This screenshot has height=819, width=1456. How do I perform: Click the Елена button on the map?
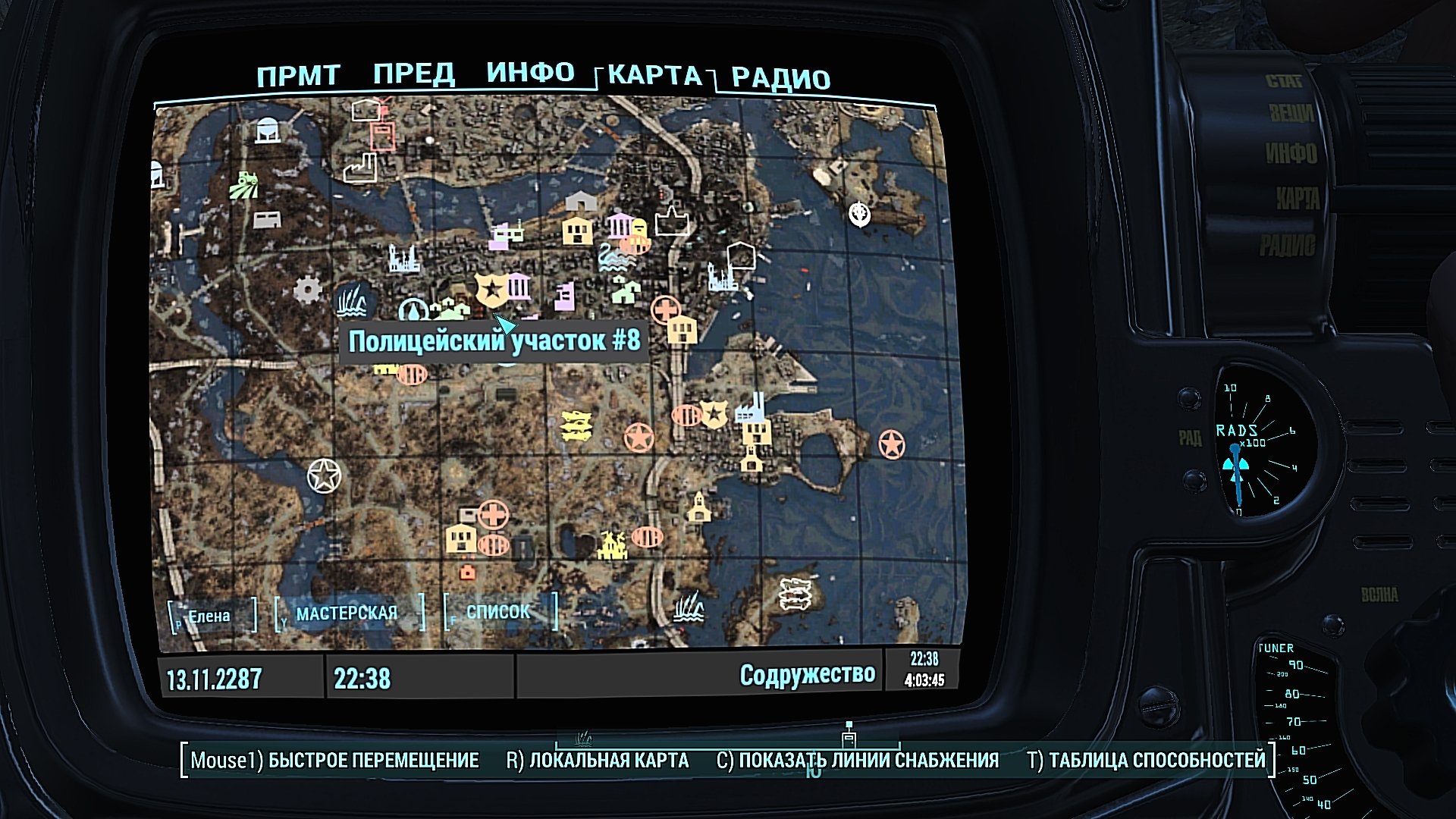[x=209, y=617]
